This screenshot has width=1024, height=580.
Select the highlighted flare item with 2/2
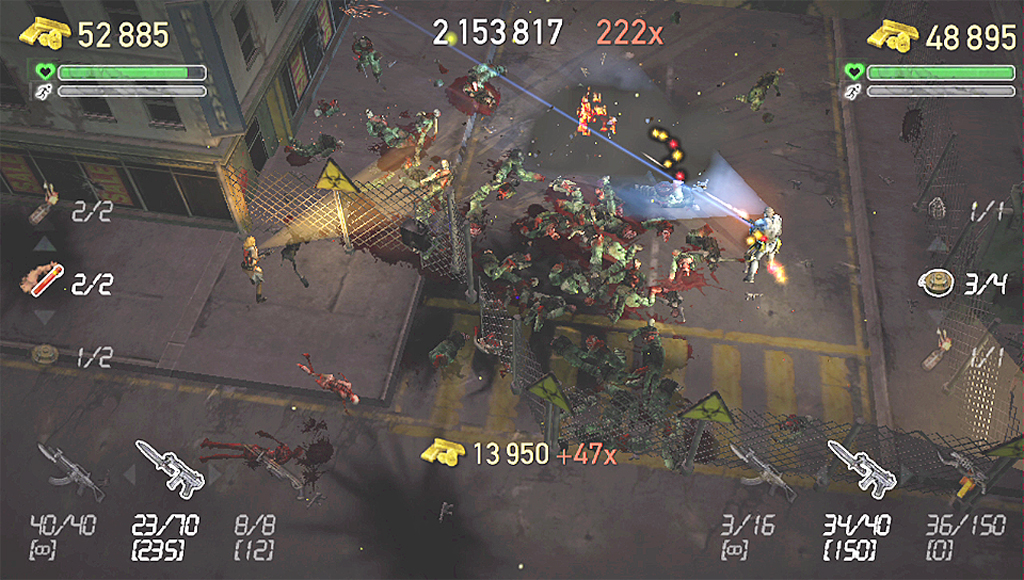44,281
